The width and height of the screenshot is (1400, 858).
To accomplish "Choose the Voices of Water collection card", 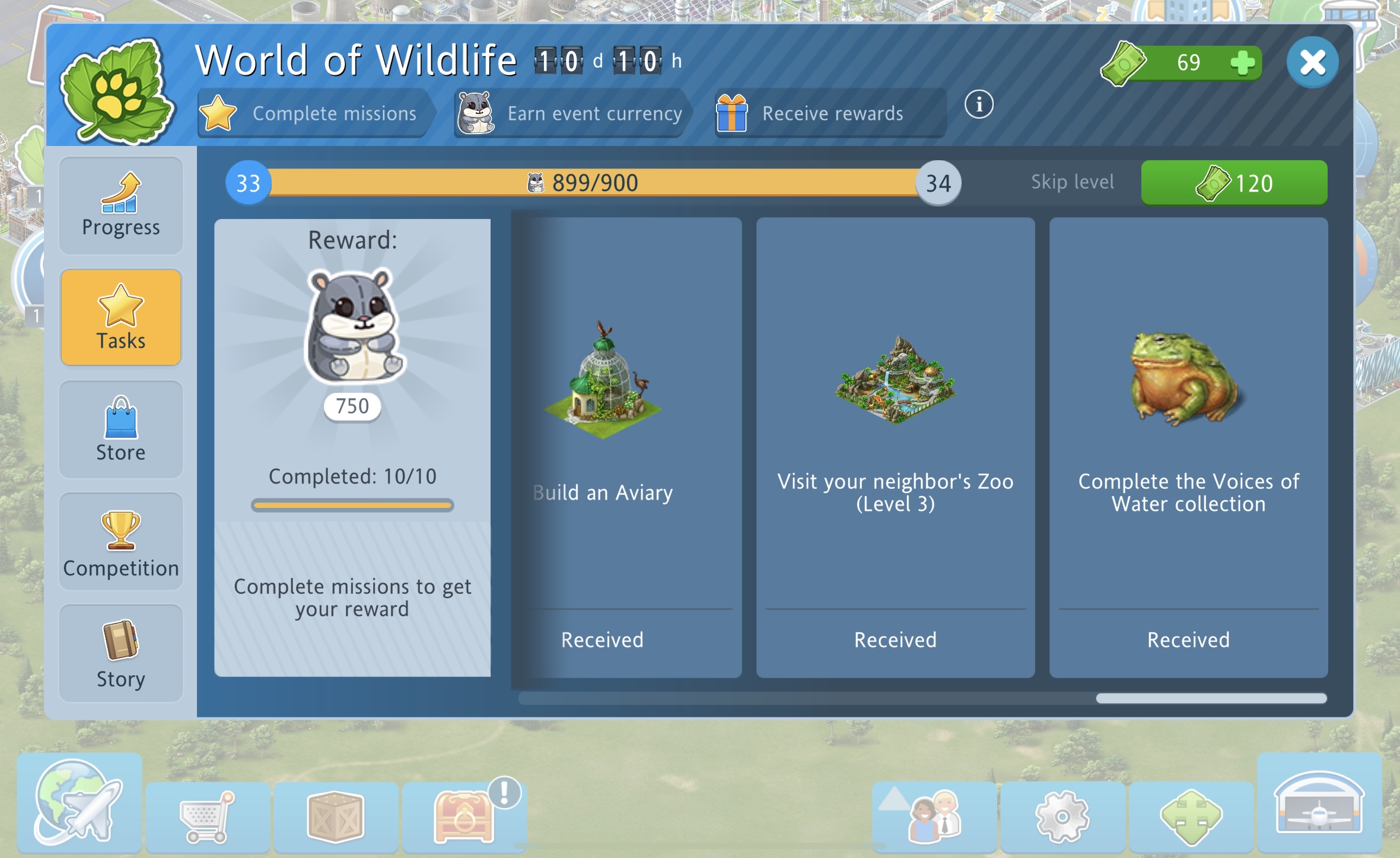I will [1188, 447].
